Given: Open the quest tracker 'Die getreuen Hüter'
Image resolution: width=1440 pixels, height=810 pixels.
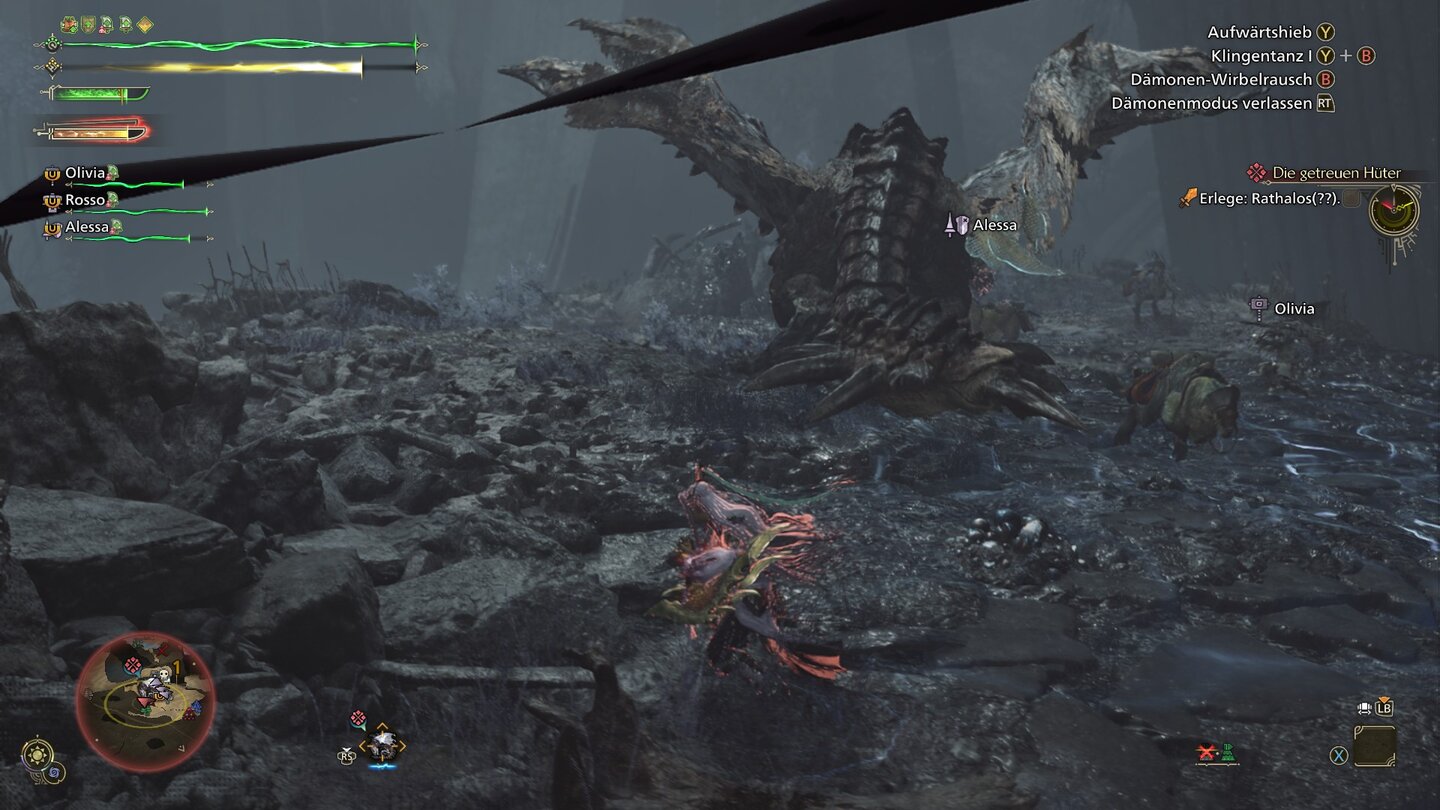Looking at the screenshot, I should click(x=1336, y=173).
